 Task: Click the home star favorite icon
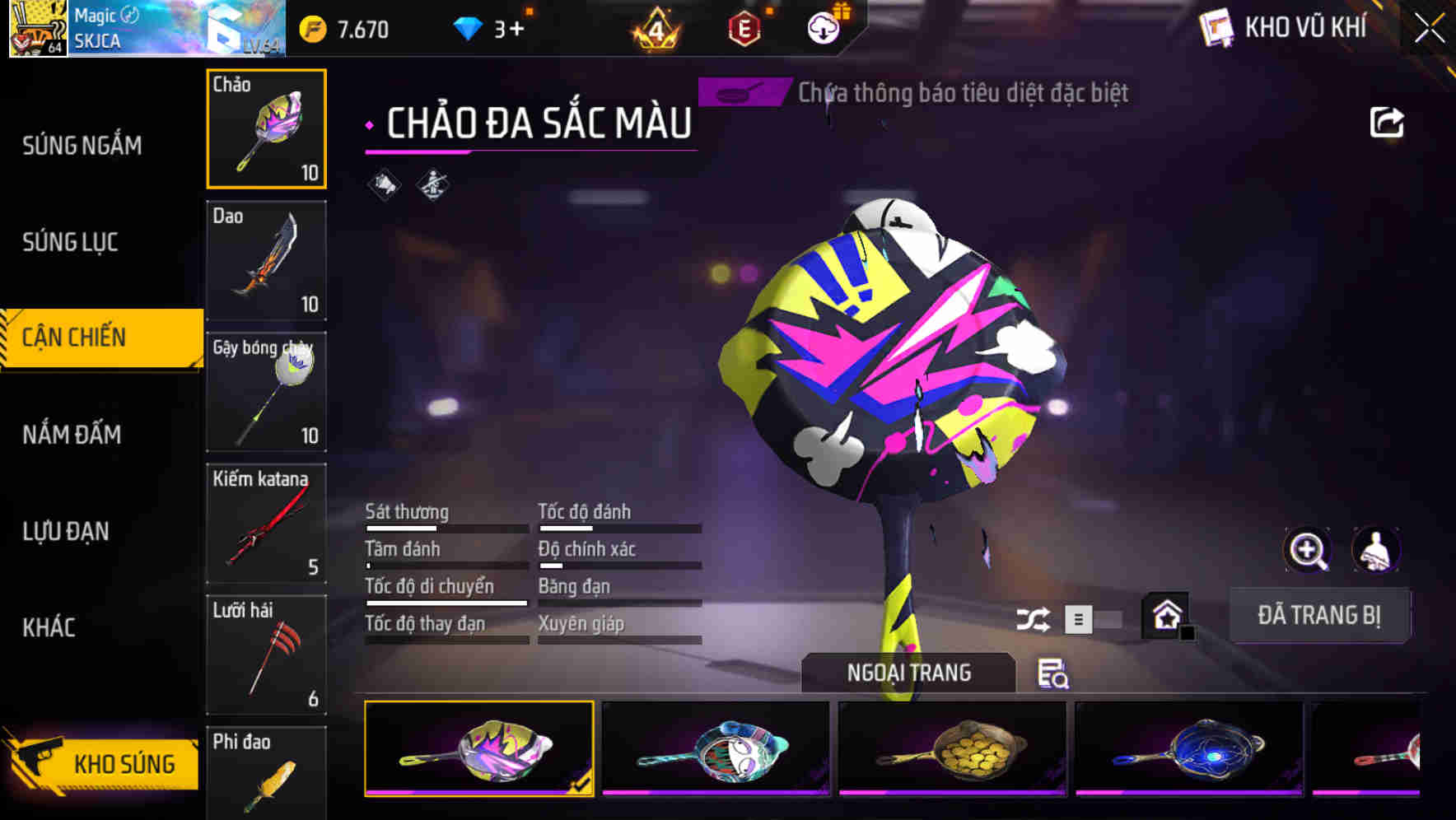pos(1164,614)
